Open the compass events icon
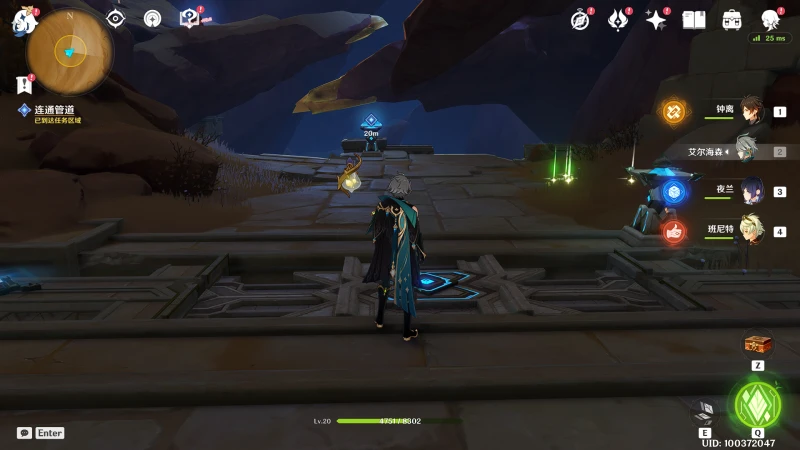Viewport: 800px width, 450px height. tap(581, 20)
